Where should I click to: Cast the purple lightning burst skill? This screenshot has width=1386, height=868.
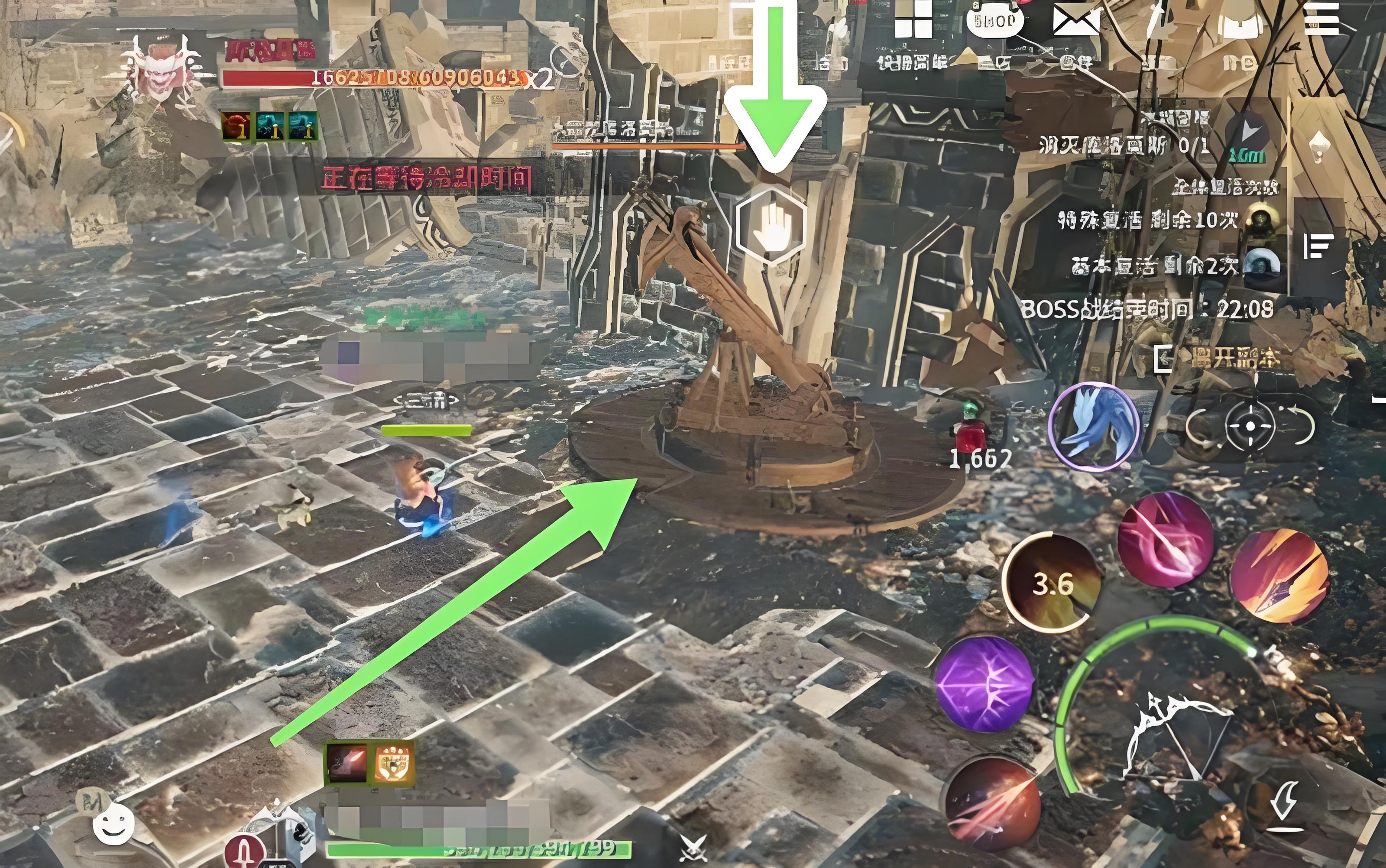coord(984,684)
